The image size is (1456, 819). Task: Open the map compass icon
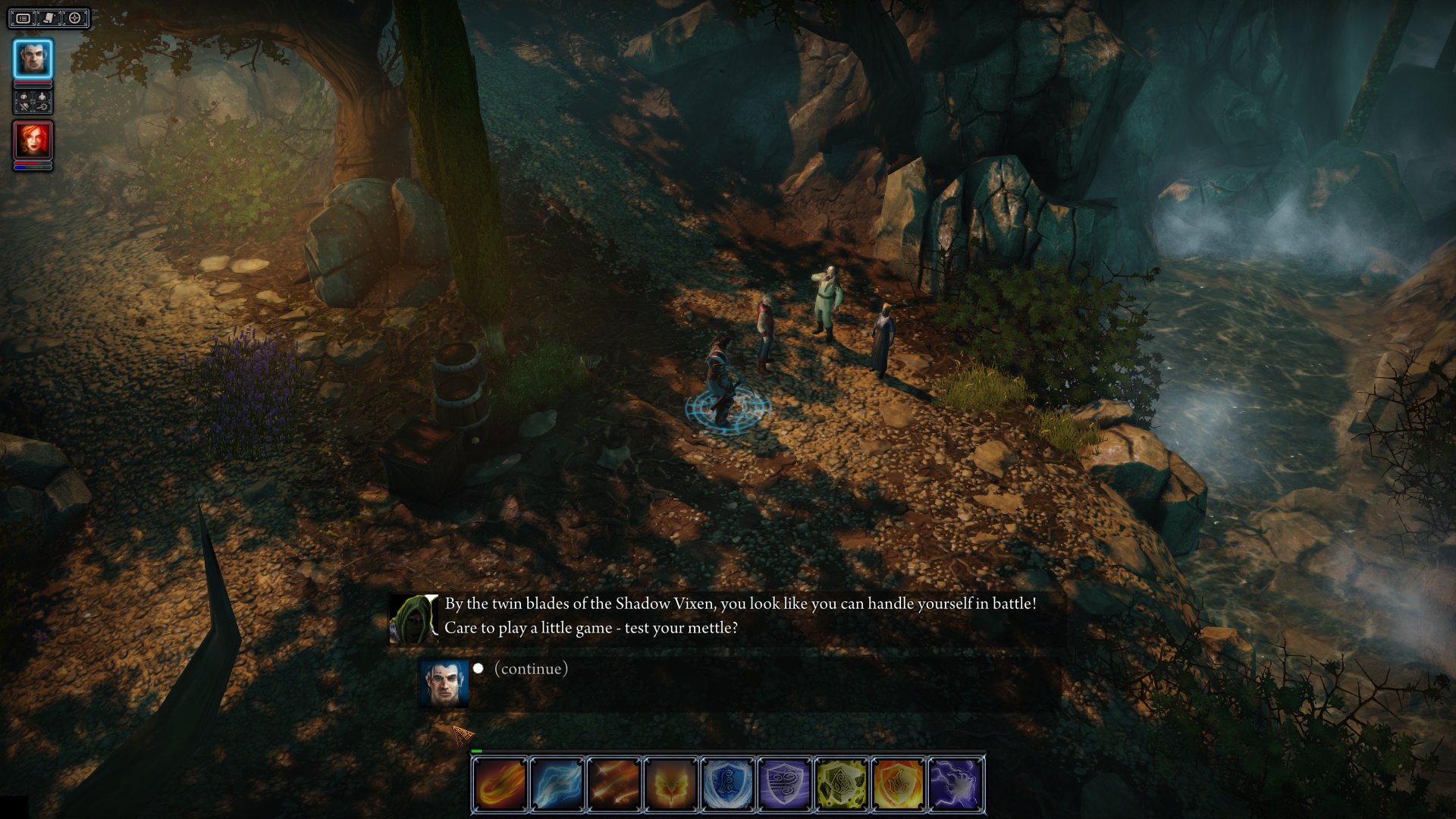tap(75, 18)
